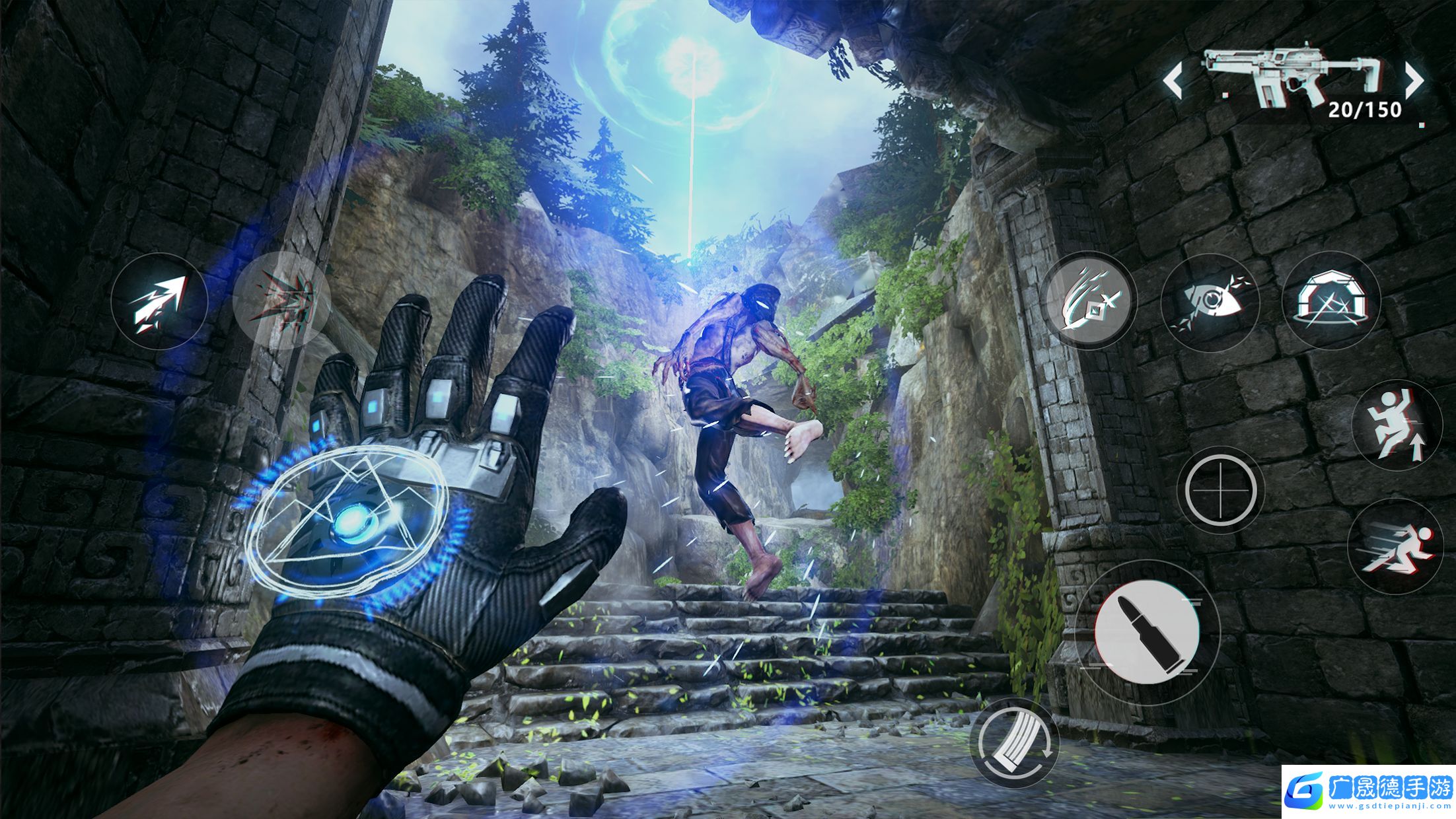Toggle the crosshair aim button
1456x819 pixels.
(x=1220, y=490)
